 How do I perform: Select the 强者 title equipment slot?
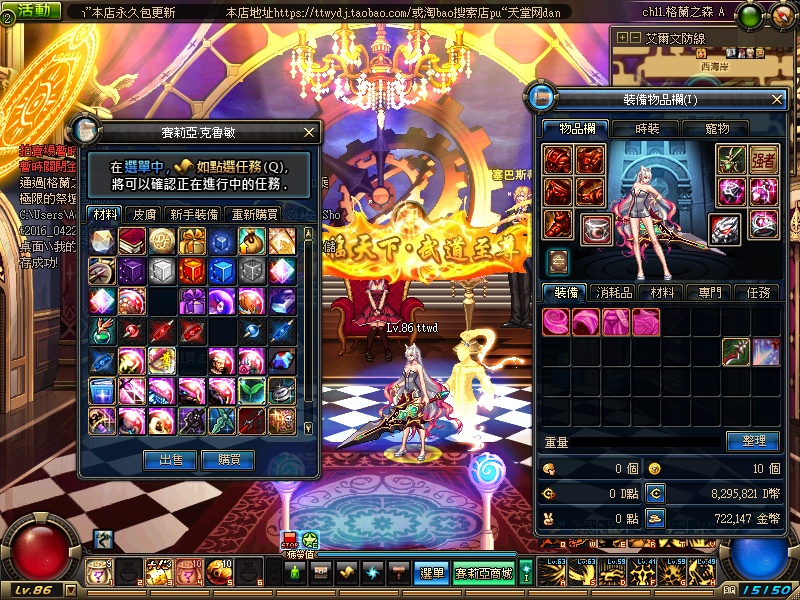pyautogui.click(x=764, y=160)
